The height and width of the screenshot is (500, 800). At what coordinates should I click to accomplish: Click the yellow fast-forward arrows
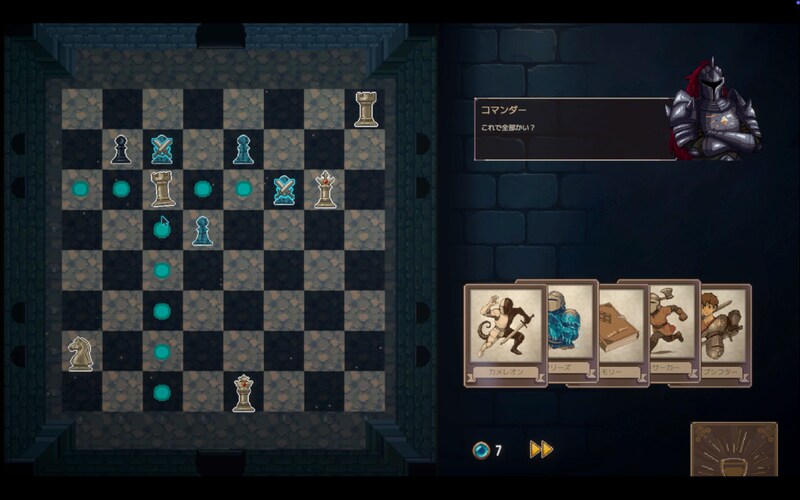point(541,450)
